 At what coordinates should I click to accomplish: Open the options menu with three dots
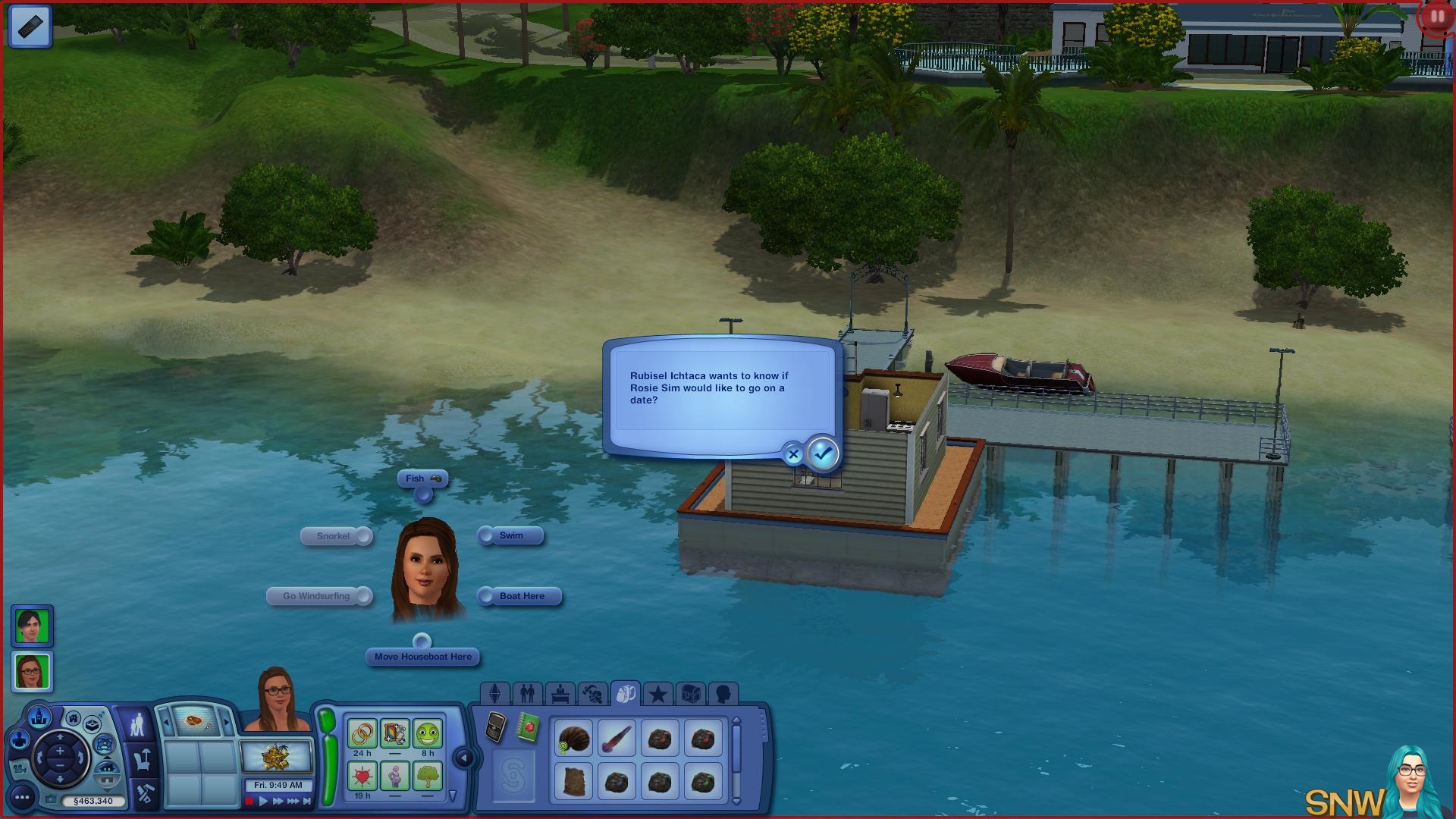tap(22, 797)
